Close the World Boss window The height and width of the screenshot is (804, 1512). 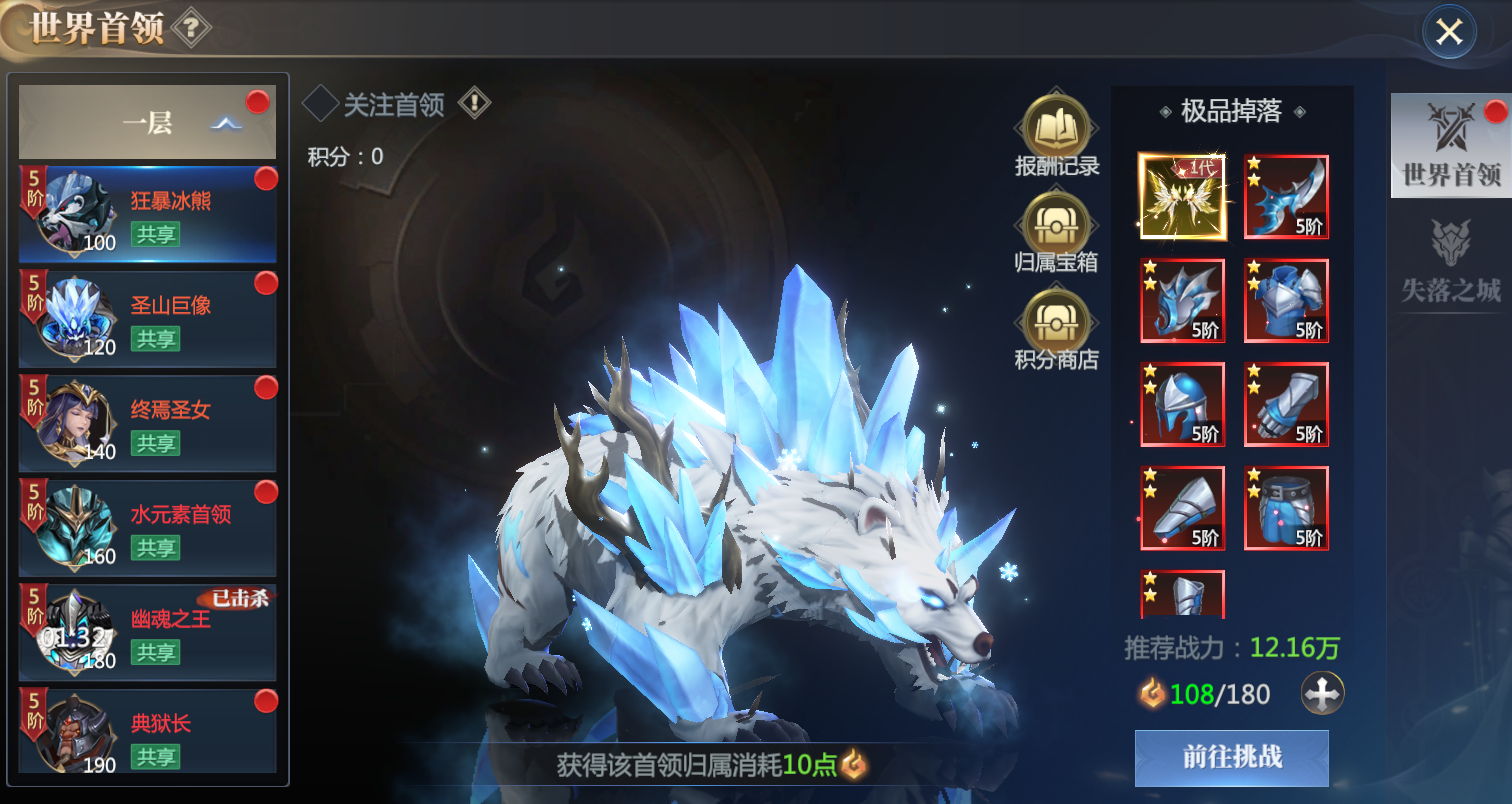[x=1448, y=32]
